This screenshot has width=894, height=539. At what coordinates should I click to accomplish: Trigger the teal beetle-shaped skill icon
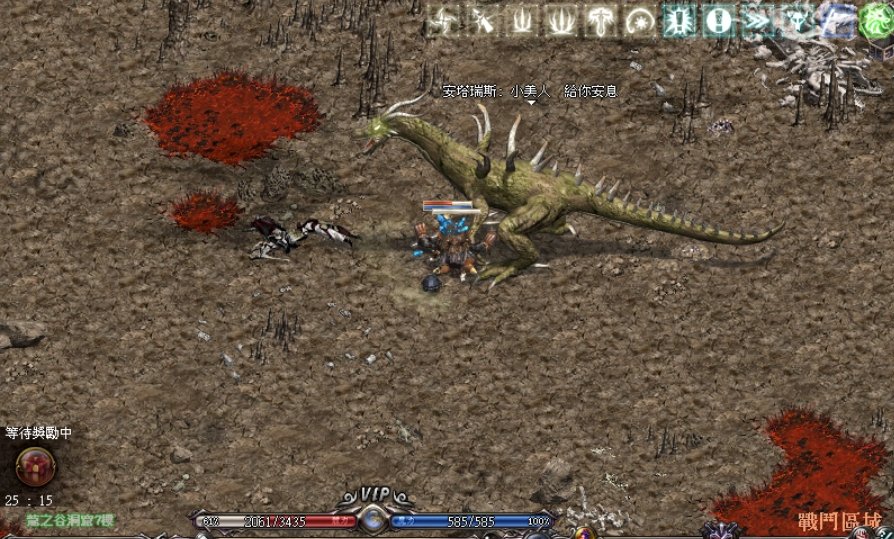(x=677, y=21)
